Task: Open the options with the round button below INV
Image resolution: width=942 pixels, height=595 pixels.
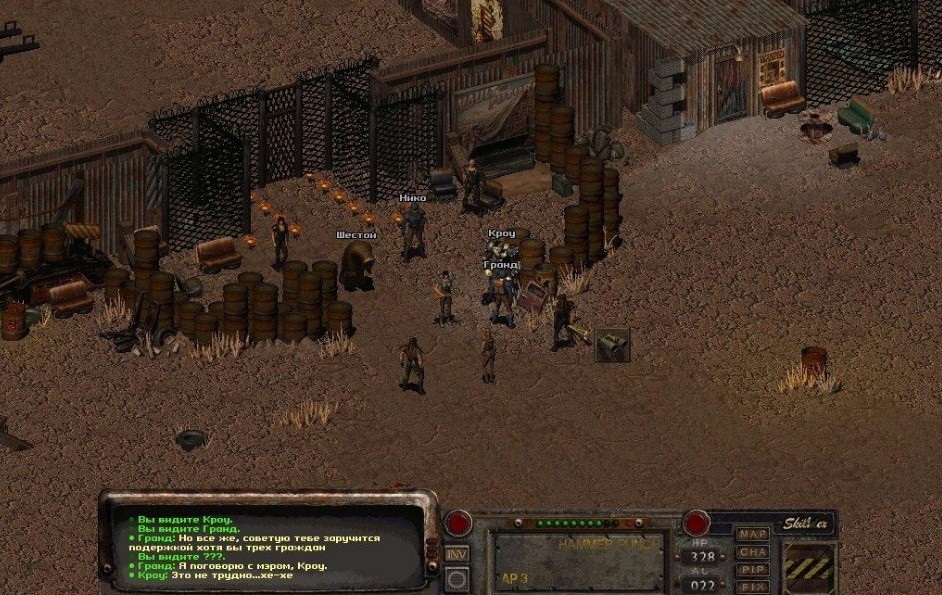Action: tap(457, 578)
